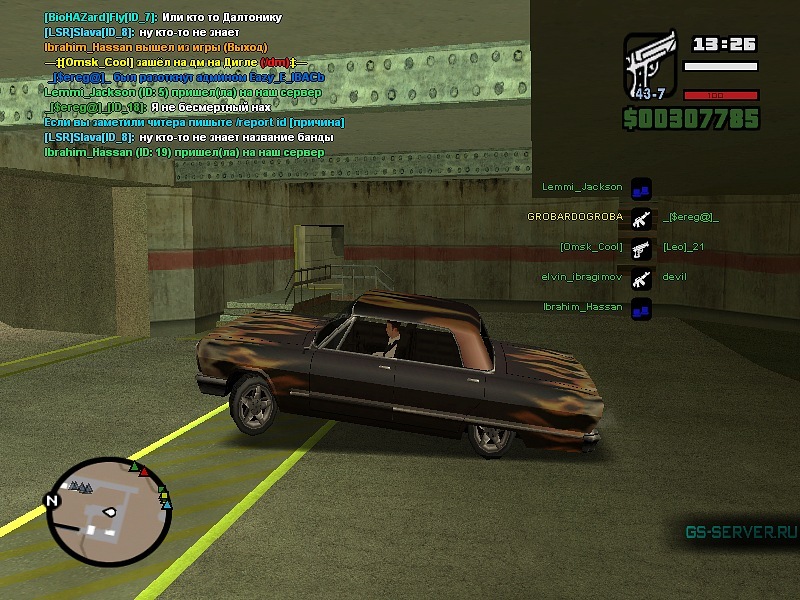Click the _[$ereg@]_ victim name in kill feed
Image resolution: width=800 pixels, height=600 pixels.
point(690,216)
